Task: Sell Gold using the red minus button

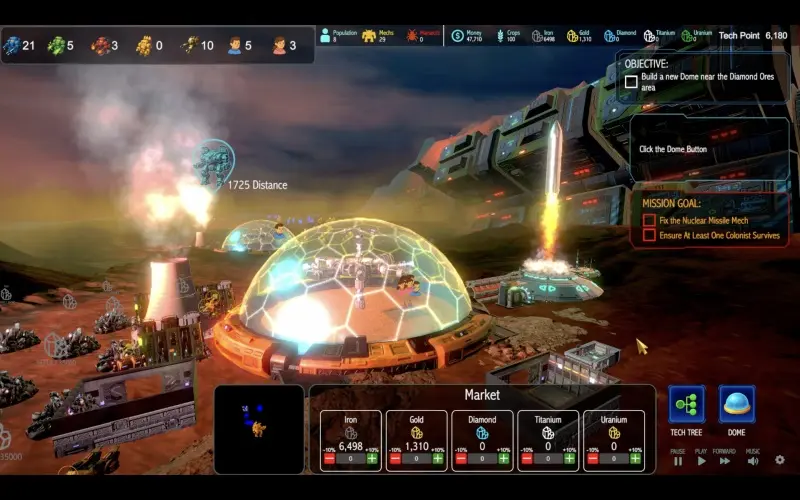Action: 395,459
